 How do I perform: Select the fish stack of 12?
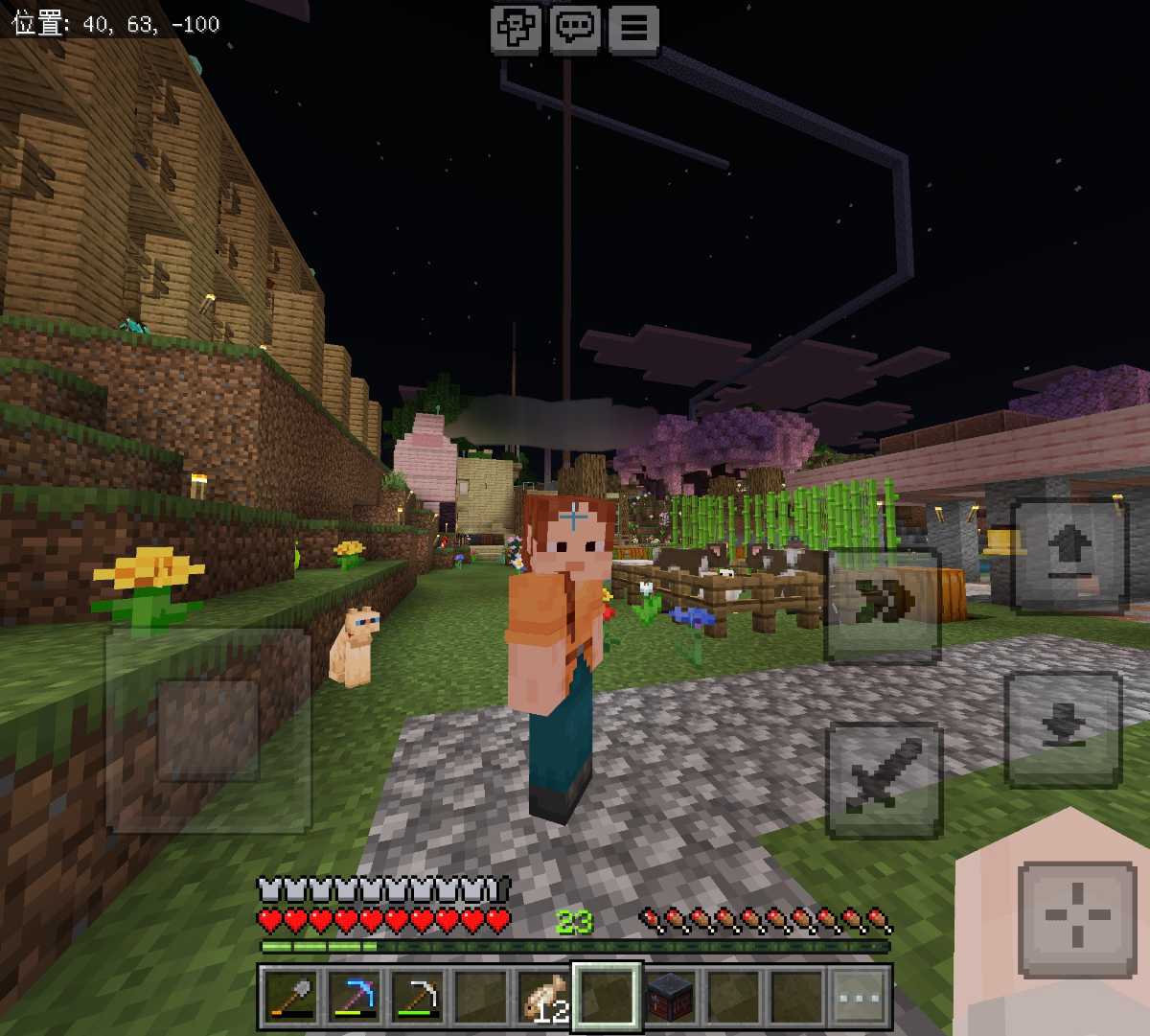point(543,997)
